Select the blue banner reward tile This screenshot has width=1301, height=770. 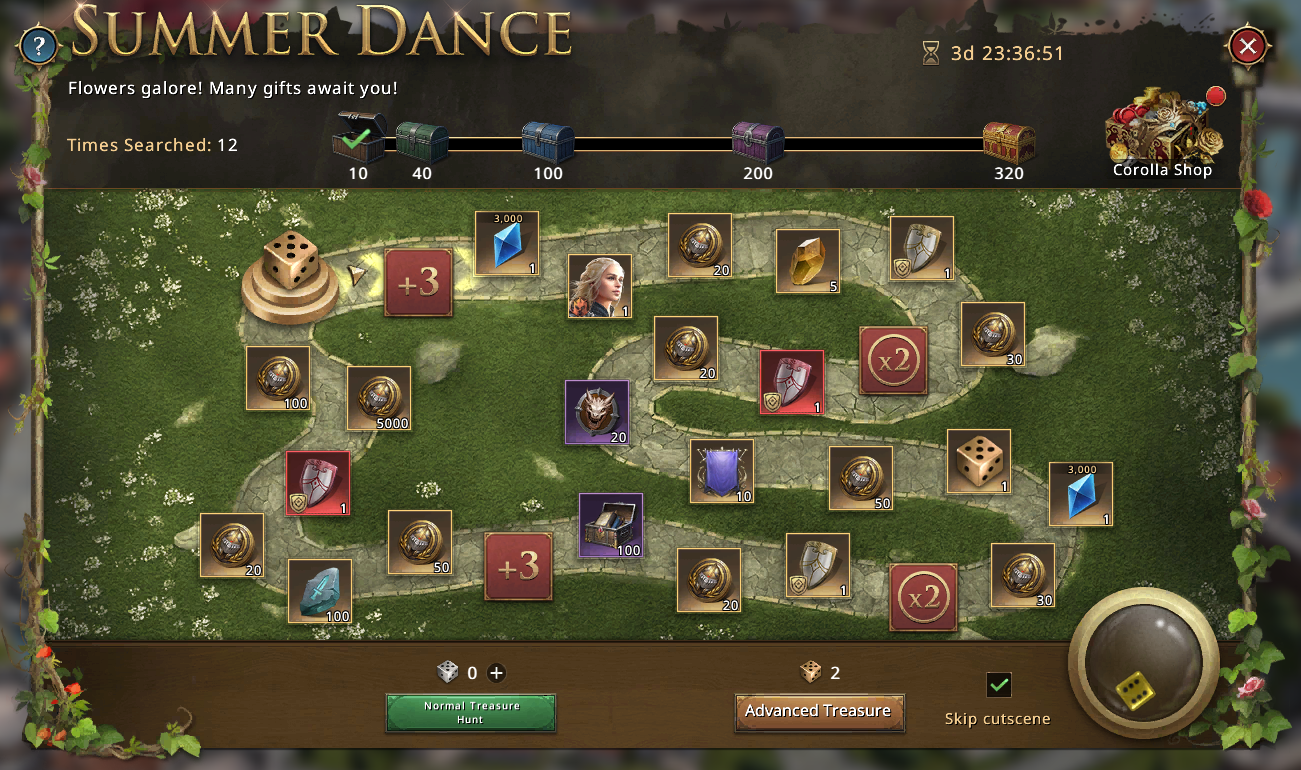click(x=722, y=471)
